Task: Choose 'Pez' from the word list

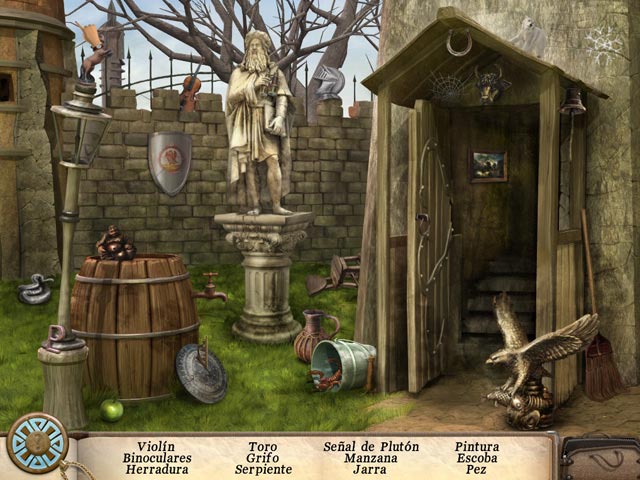Action: (x=477, y=469)
